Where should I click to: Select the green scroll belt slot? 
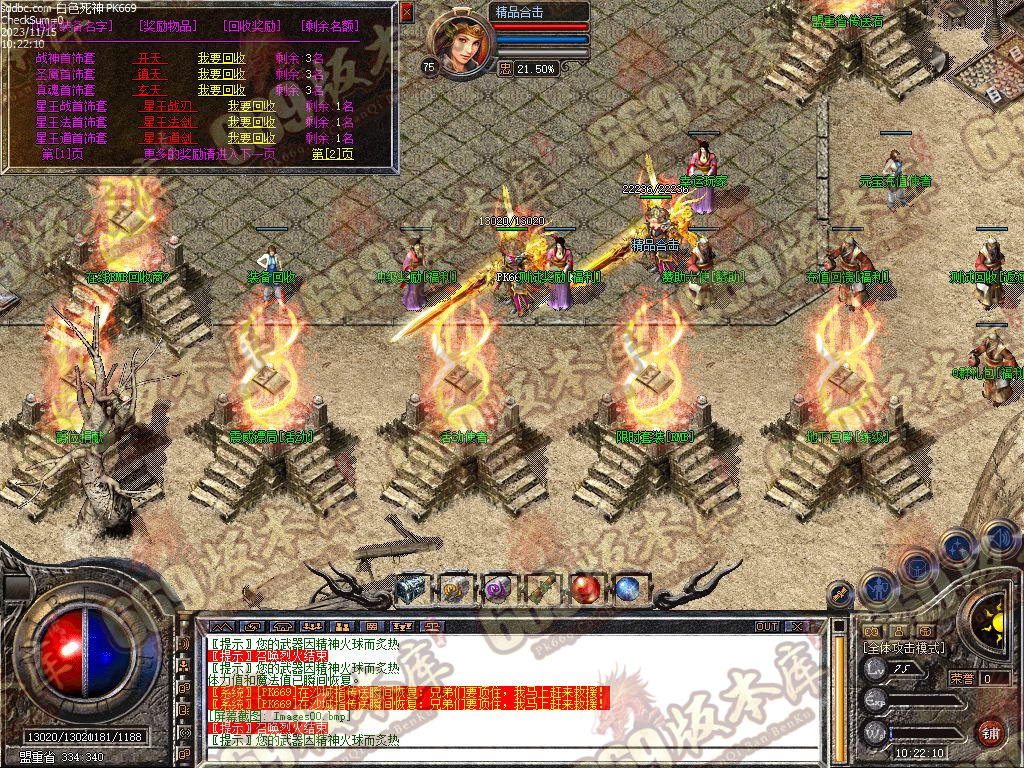click(541, 589)
